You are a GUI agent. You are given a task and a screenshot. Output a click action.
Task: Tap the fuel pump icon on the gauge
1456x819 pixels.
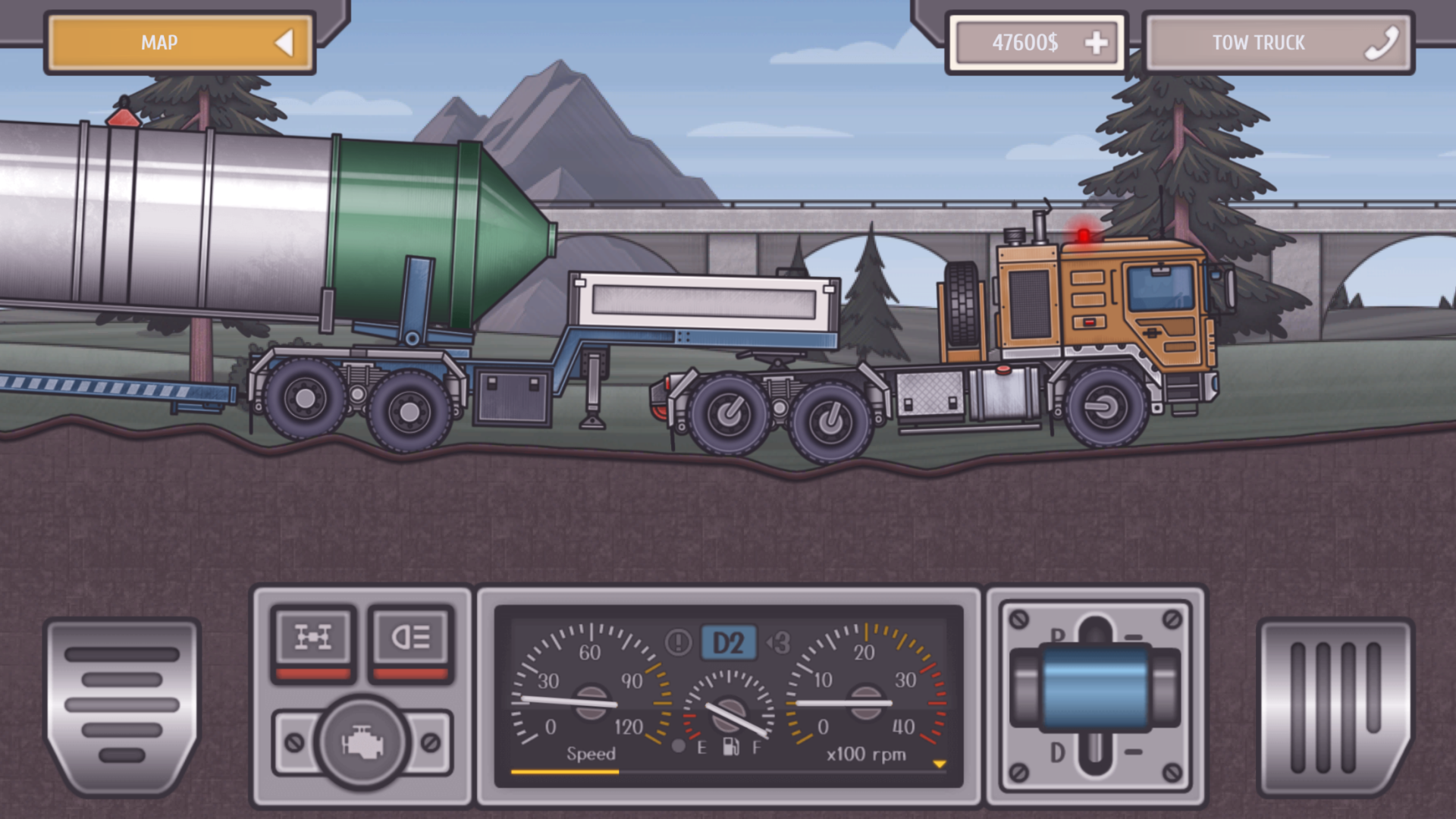(x=730, y=747)
